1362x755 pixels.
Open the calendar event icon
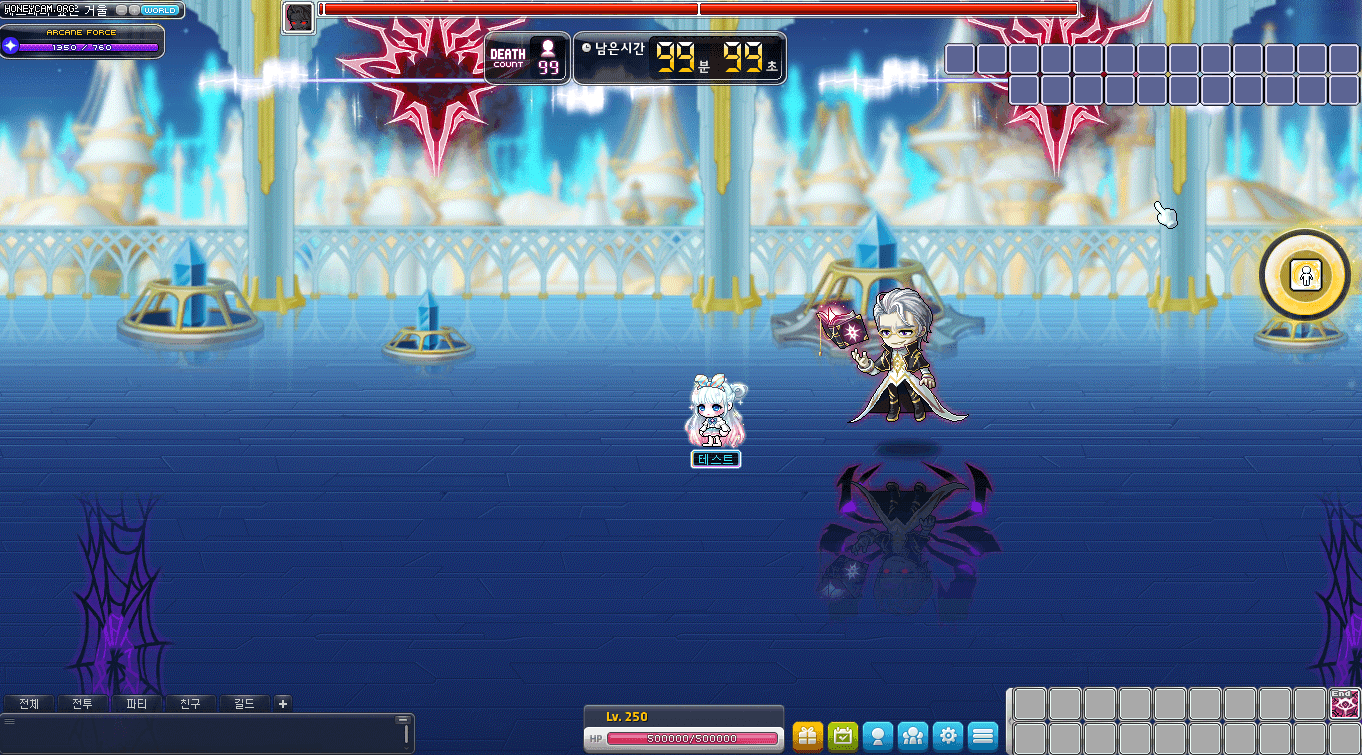pyautogui.click(x=843, y=736)
